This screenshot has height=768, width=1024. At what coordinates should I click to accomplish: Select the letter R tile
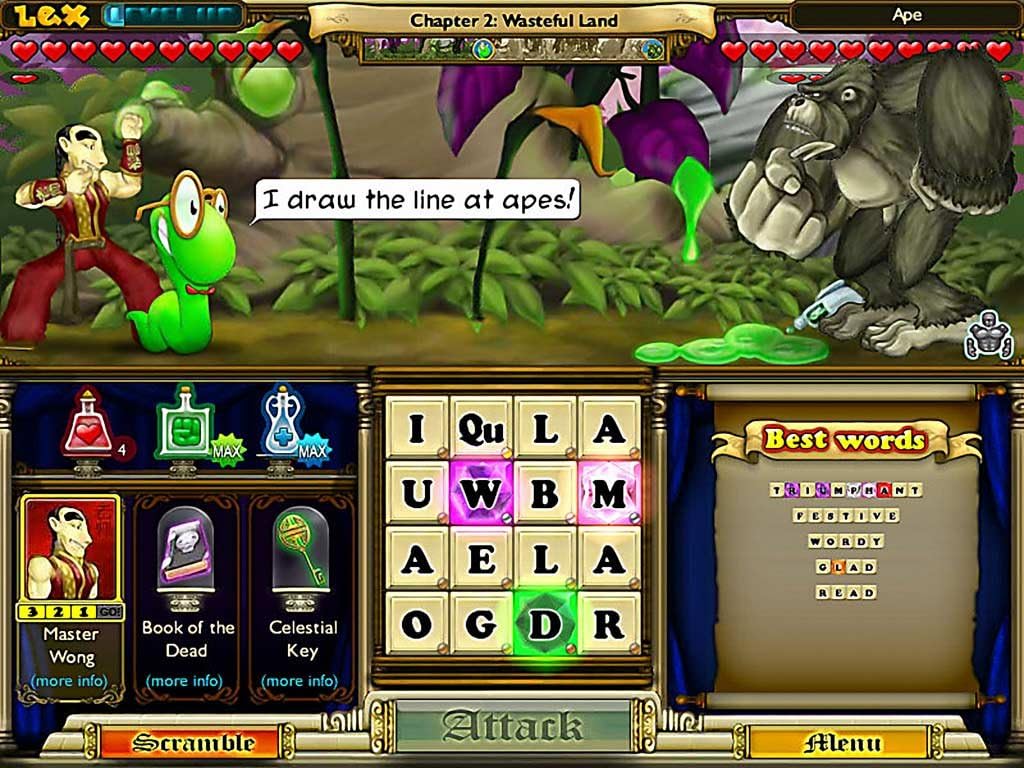609,622
